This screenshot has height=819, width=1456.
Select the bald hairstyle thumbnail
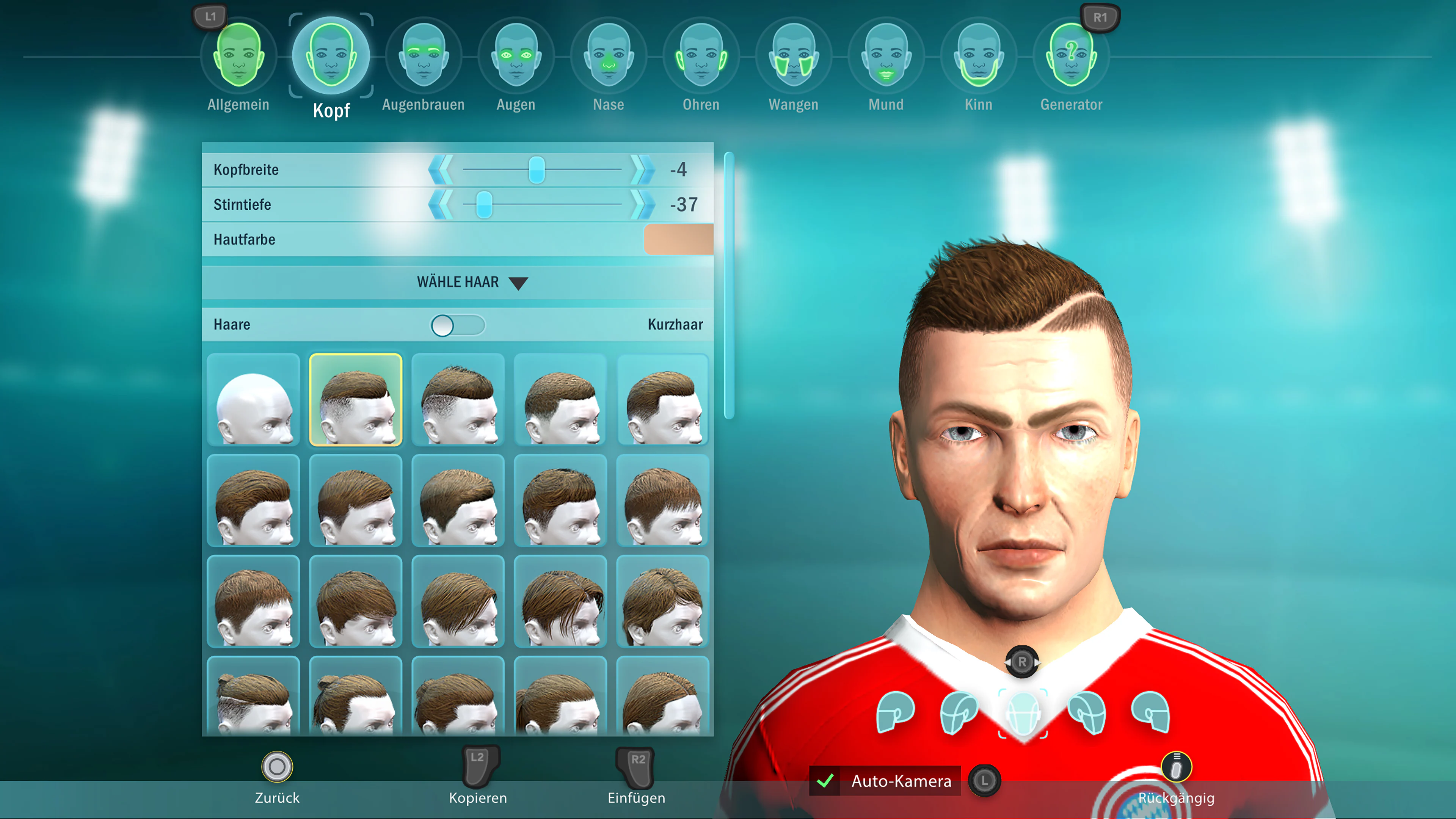[253, 400]
